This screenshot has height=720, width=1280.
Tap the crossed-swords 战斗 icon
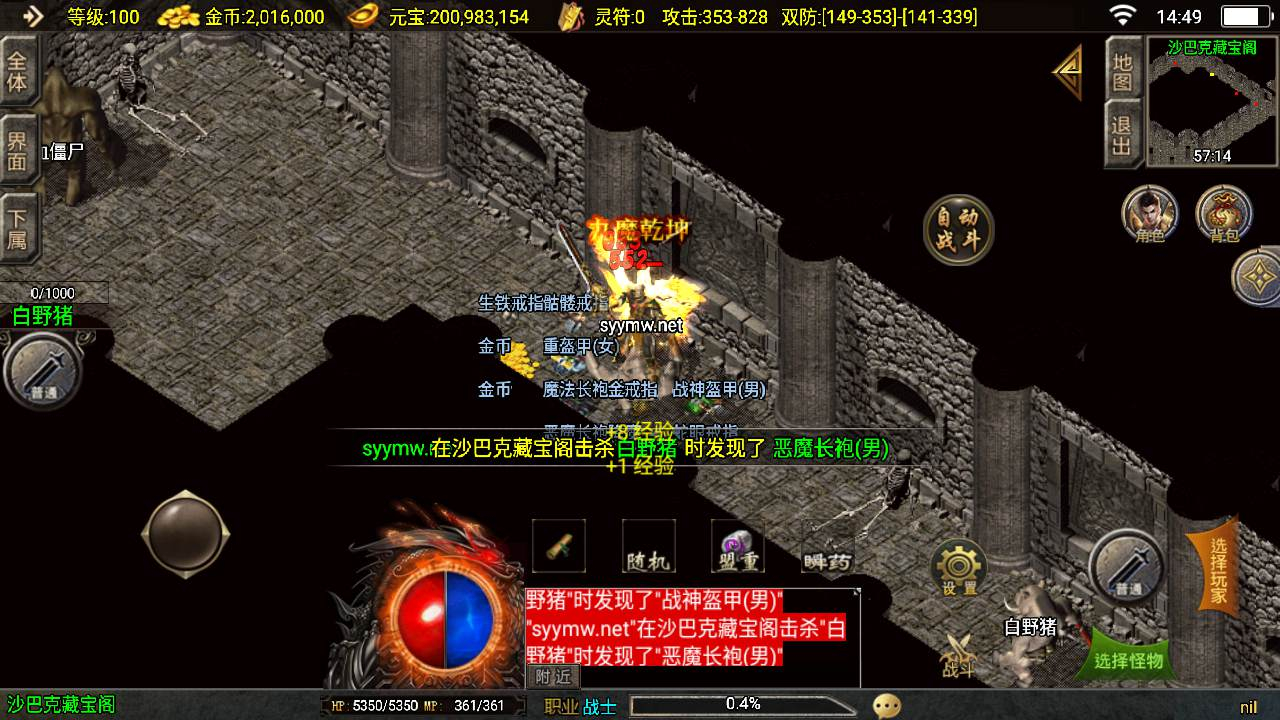[958, 655]
